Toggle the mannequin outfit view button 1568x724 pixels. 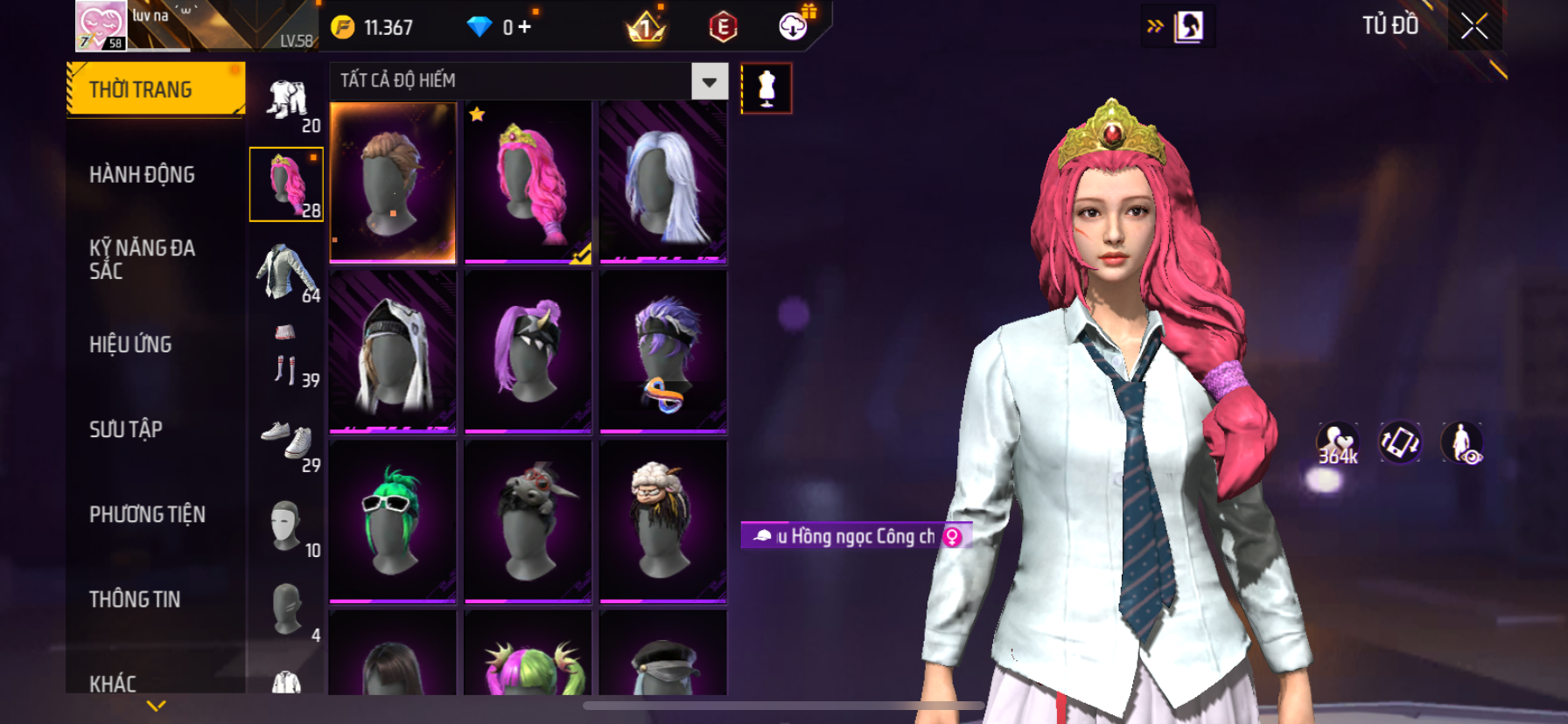pos(766,88)
